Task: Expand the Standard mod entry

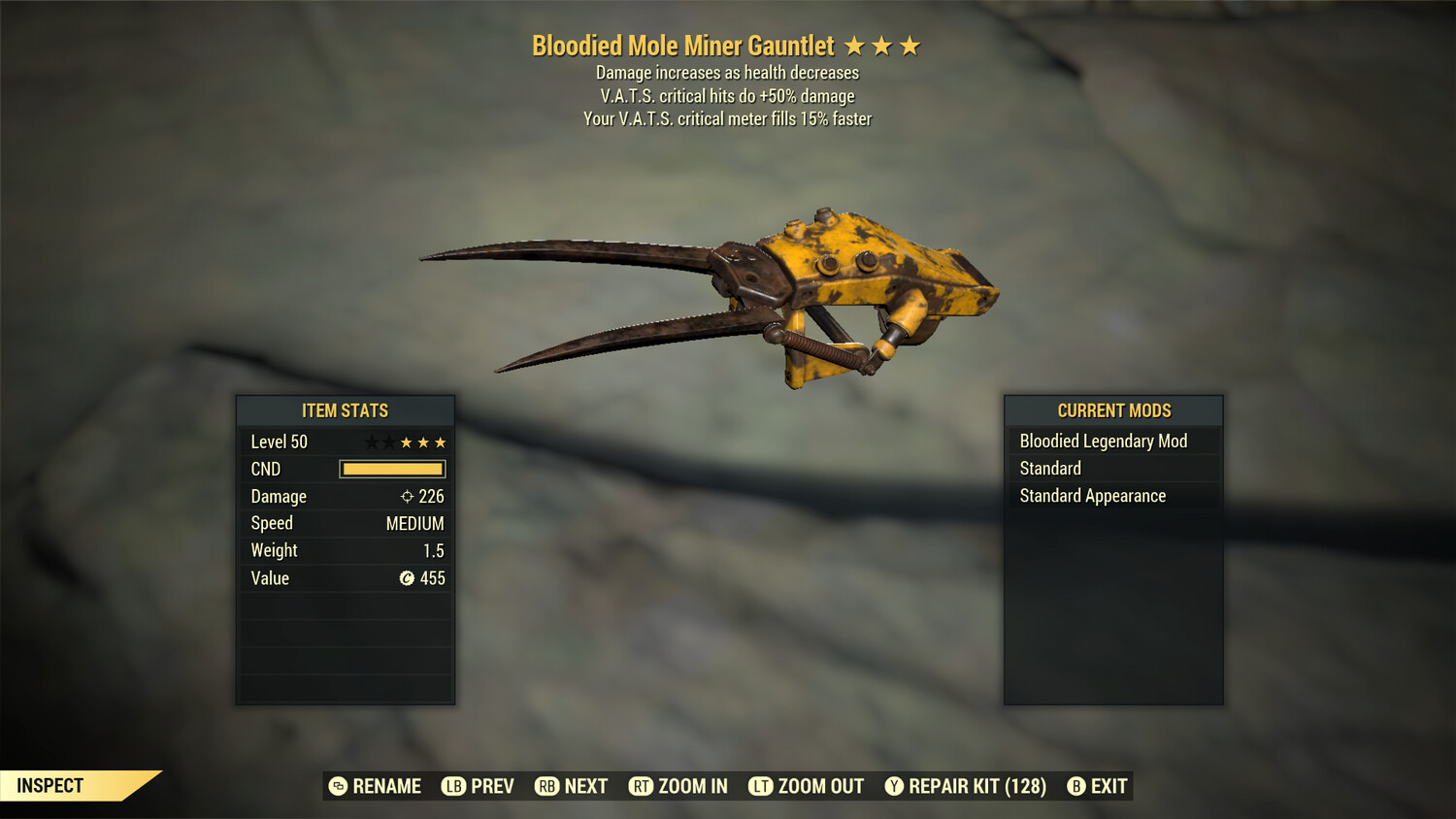Action: point(1050,468)
